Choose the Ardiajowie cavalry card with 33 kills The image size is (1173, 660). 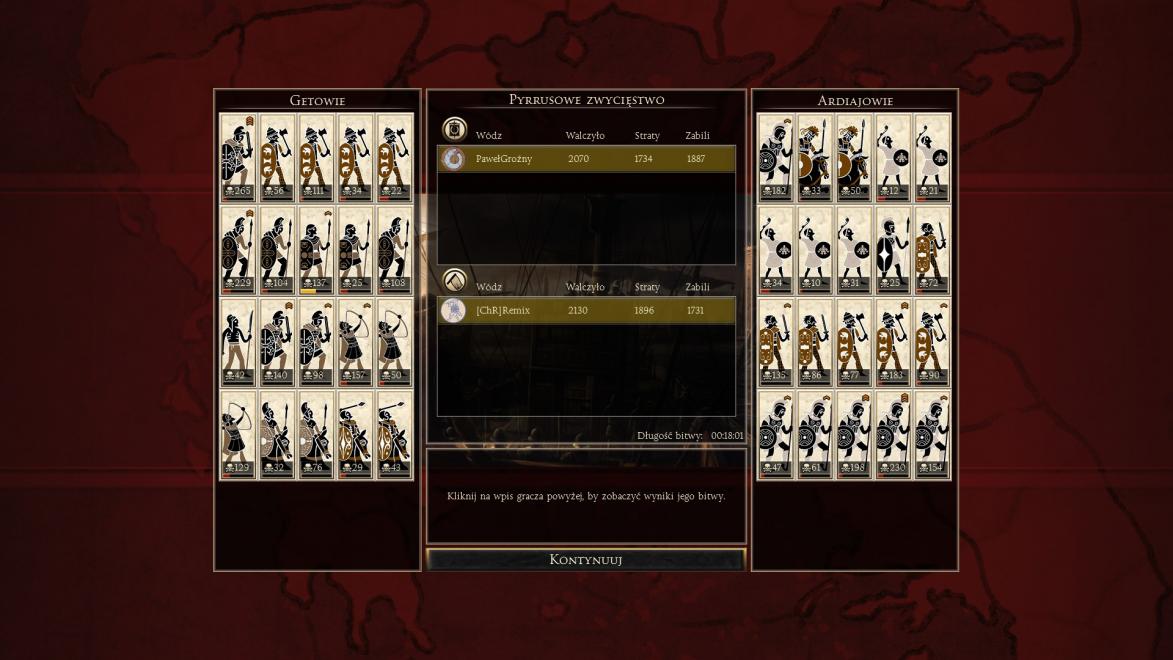click(815, 158)
